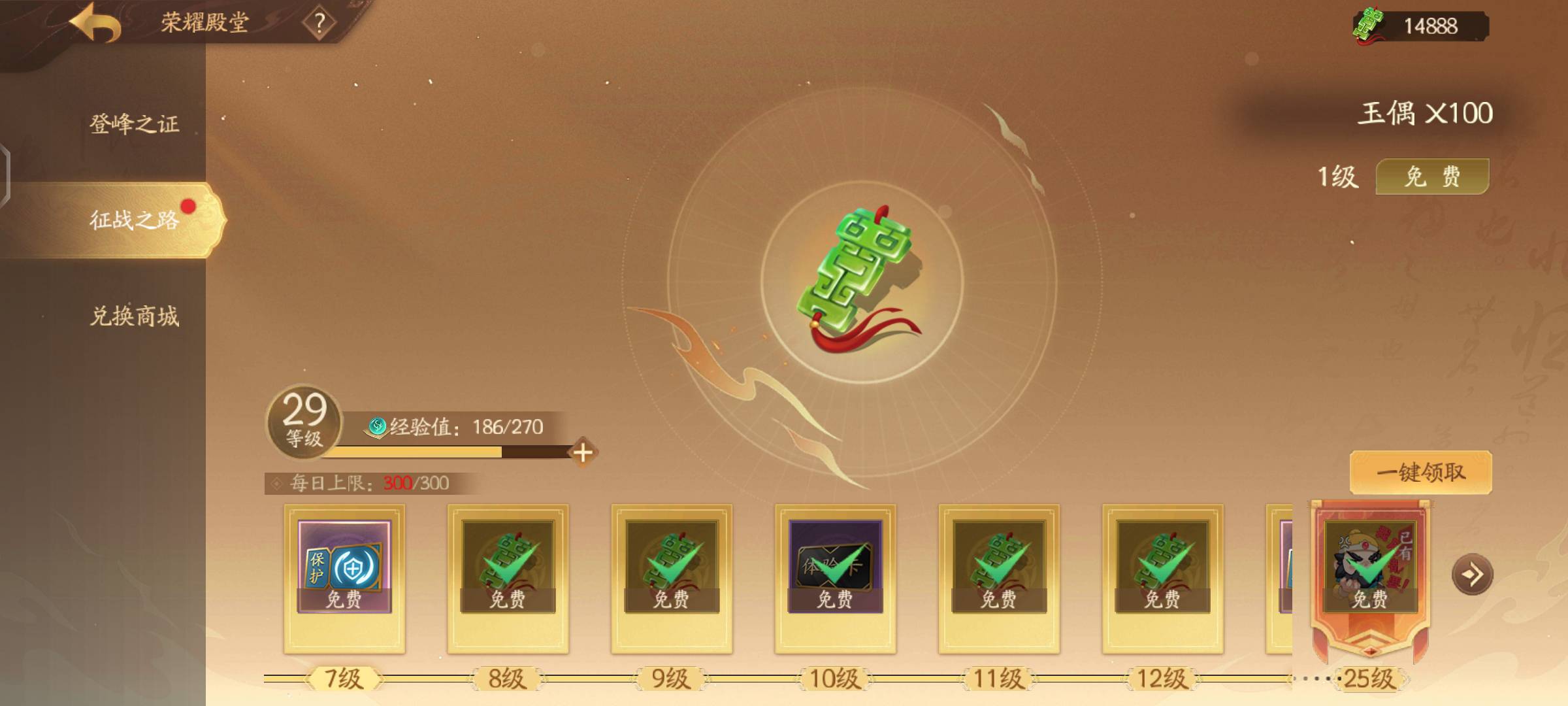Select the 征战之路 tab
This screenshot has width=1568, height=706.
134,220
